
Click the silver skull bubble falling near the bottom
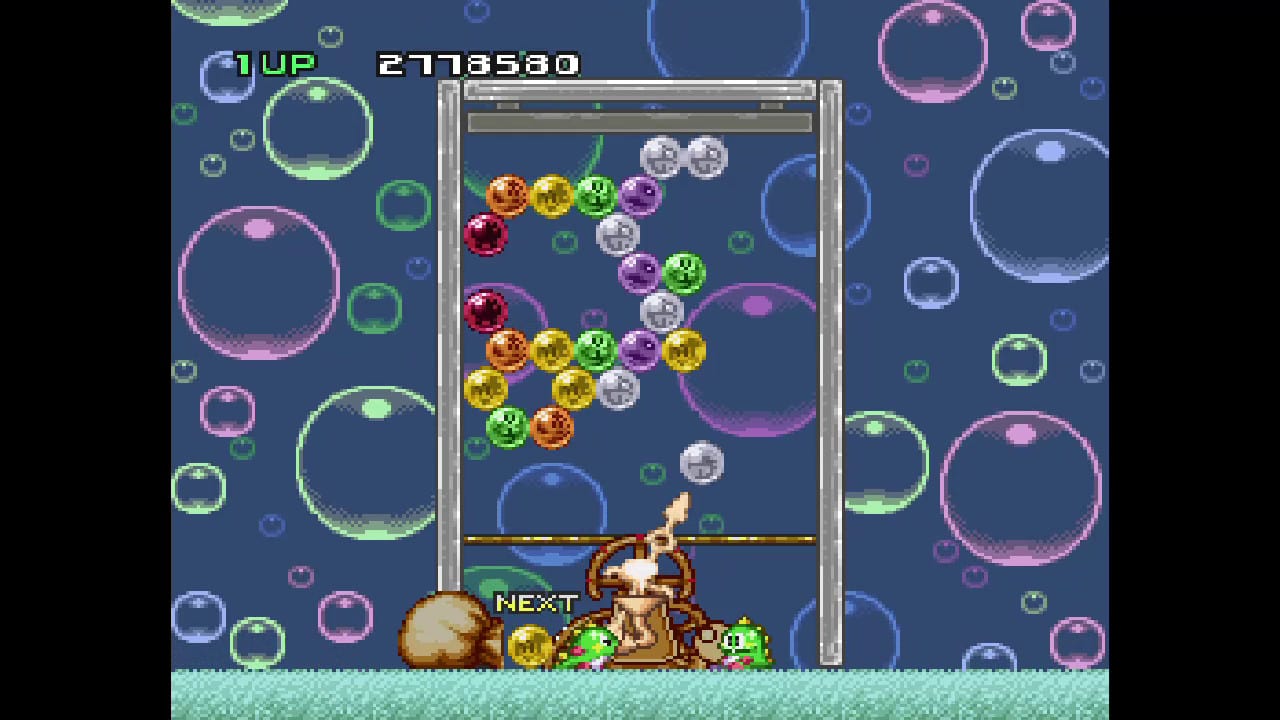(700, 461)
